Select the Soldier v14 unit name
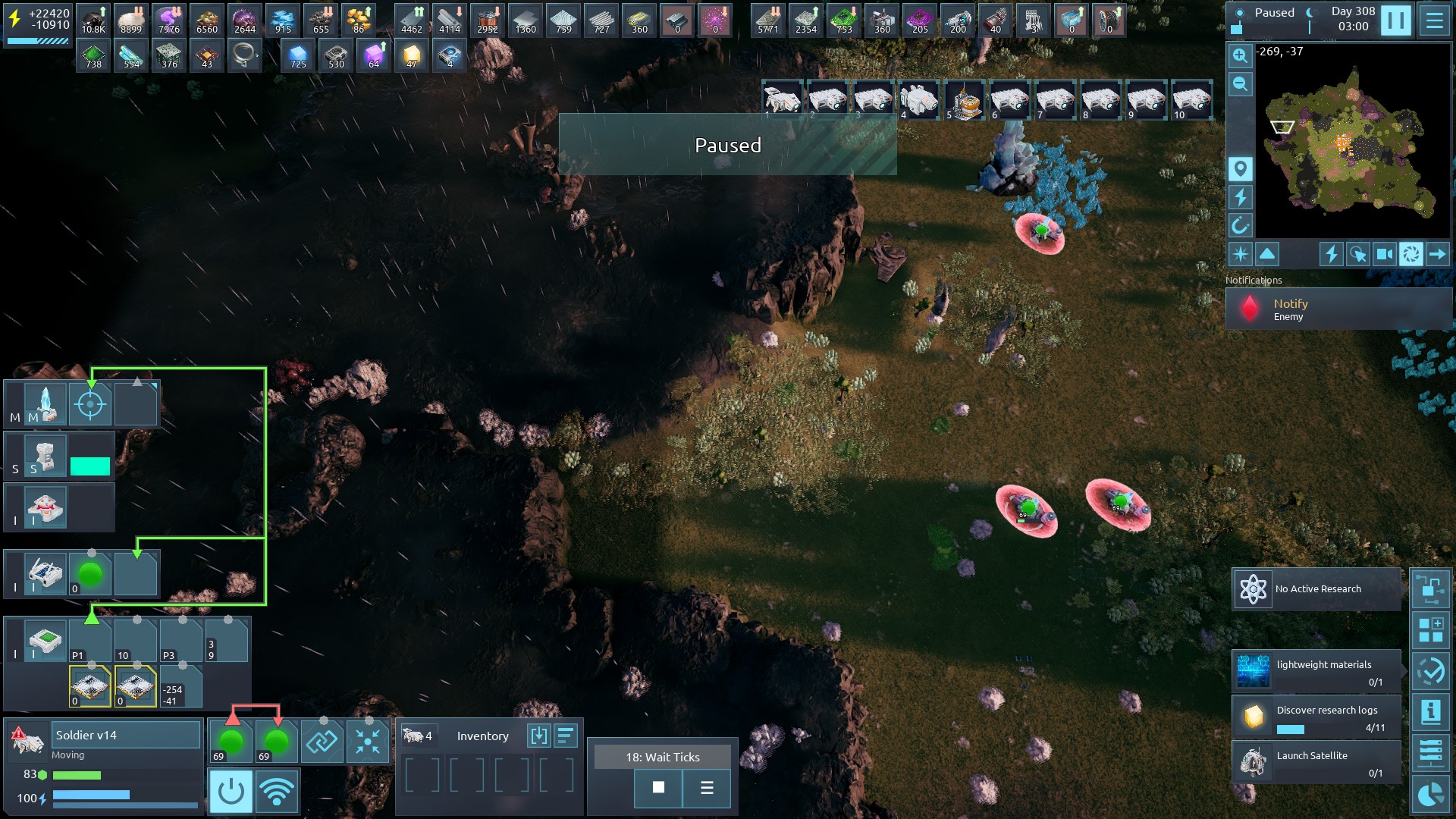 point(125,735)
